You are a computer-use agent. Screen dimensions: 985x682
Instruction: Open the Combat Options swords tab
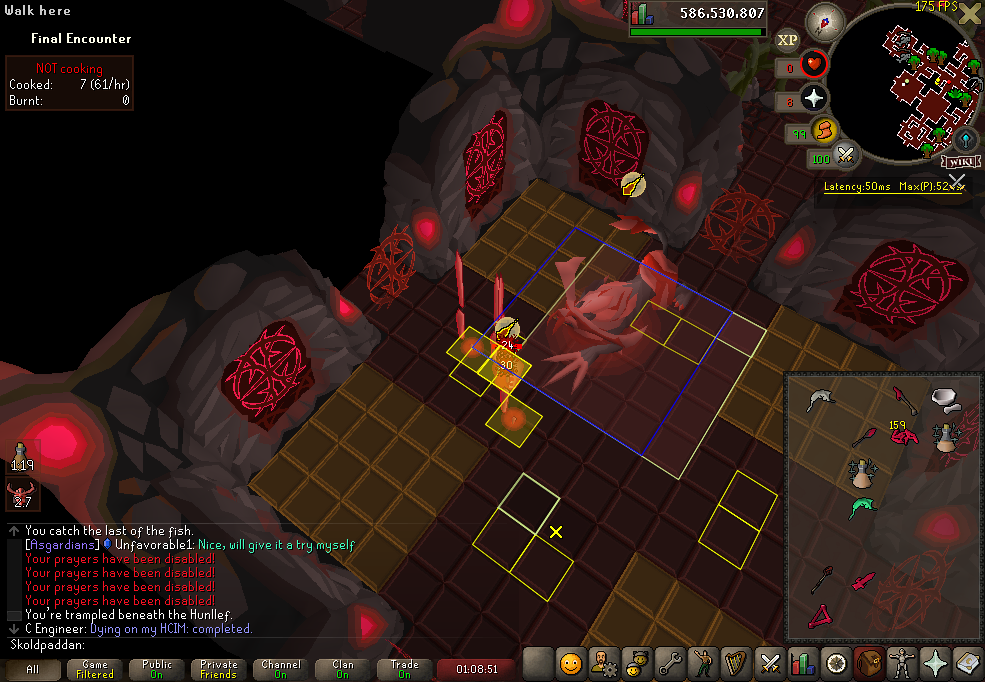click(770, 663)
